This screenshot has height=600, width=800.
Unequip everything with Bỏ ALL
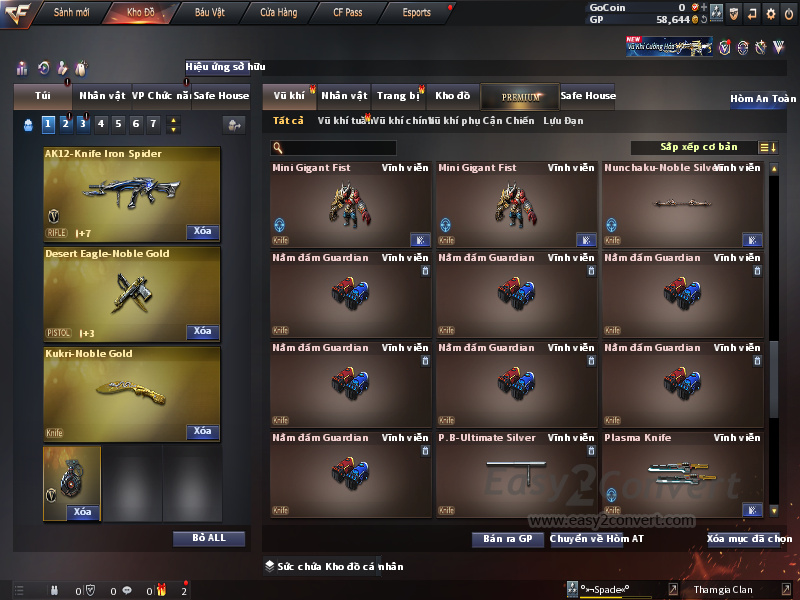point(209,538)
